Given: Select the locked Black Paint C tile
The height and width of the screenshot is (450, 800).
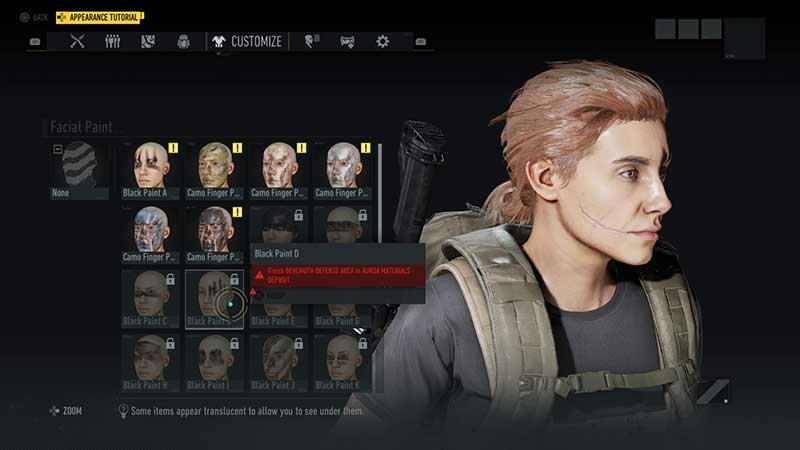Looking at the screenshot, I should pos(150,298).
